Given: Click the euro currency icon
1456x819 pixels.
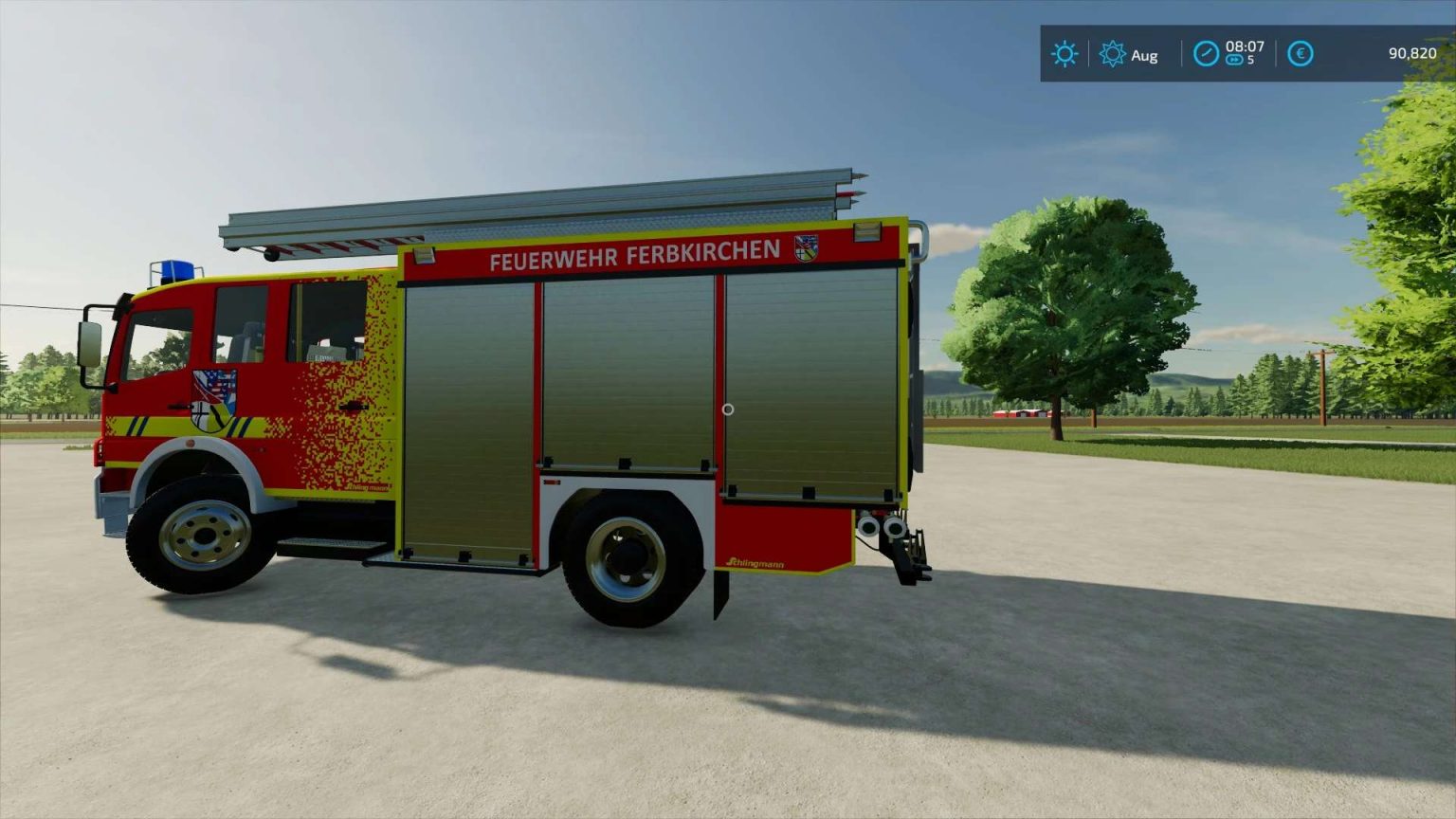Looking at the screenshot, I should [x=1301, y=54].
